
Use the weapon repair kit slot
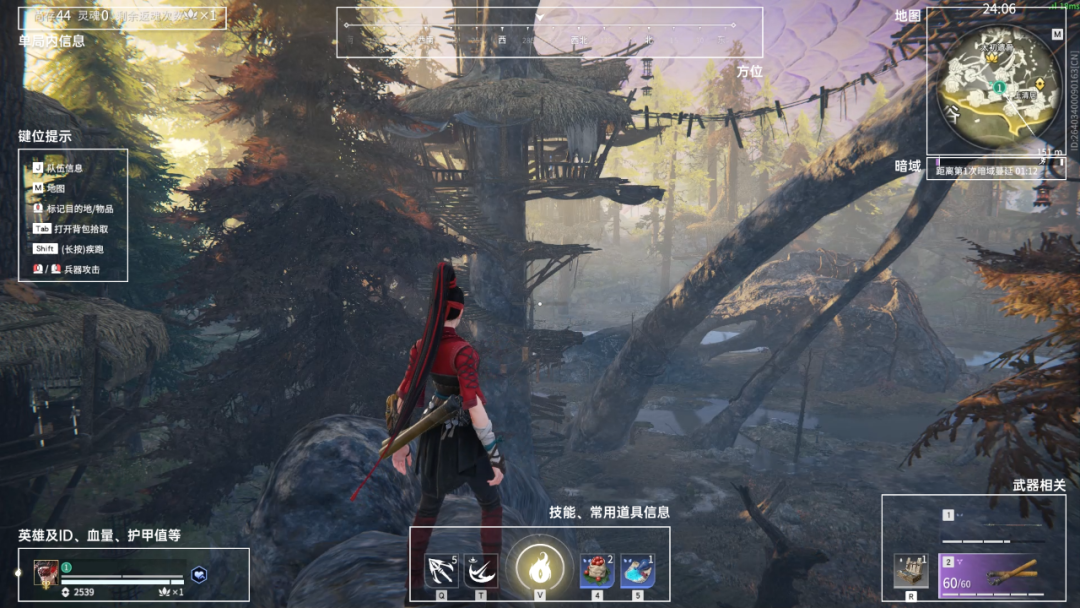911,571
